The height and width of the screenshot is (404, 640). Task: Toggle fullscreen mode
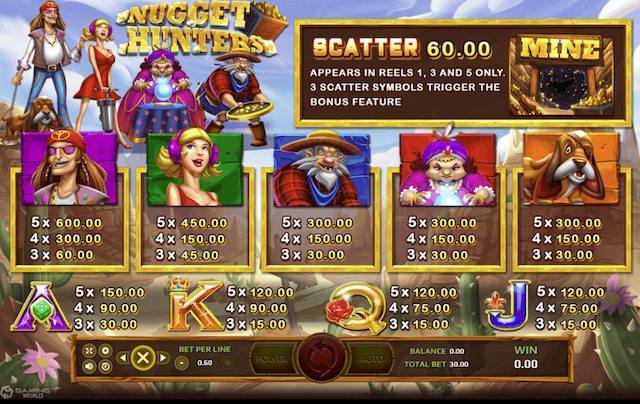pos(89,350)
